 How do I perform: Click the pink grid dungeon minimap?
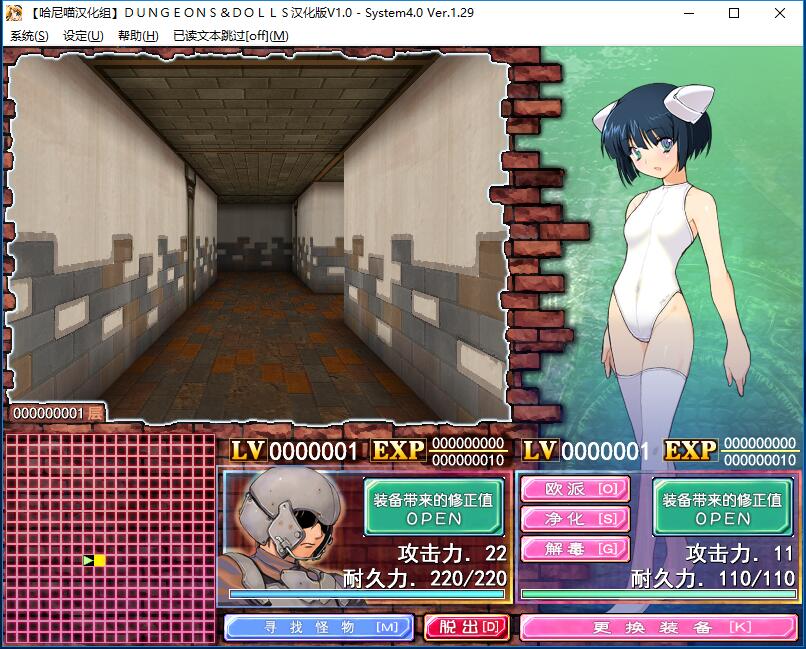pyautogui.click(x=109, y=535)
